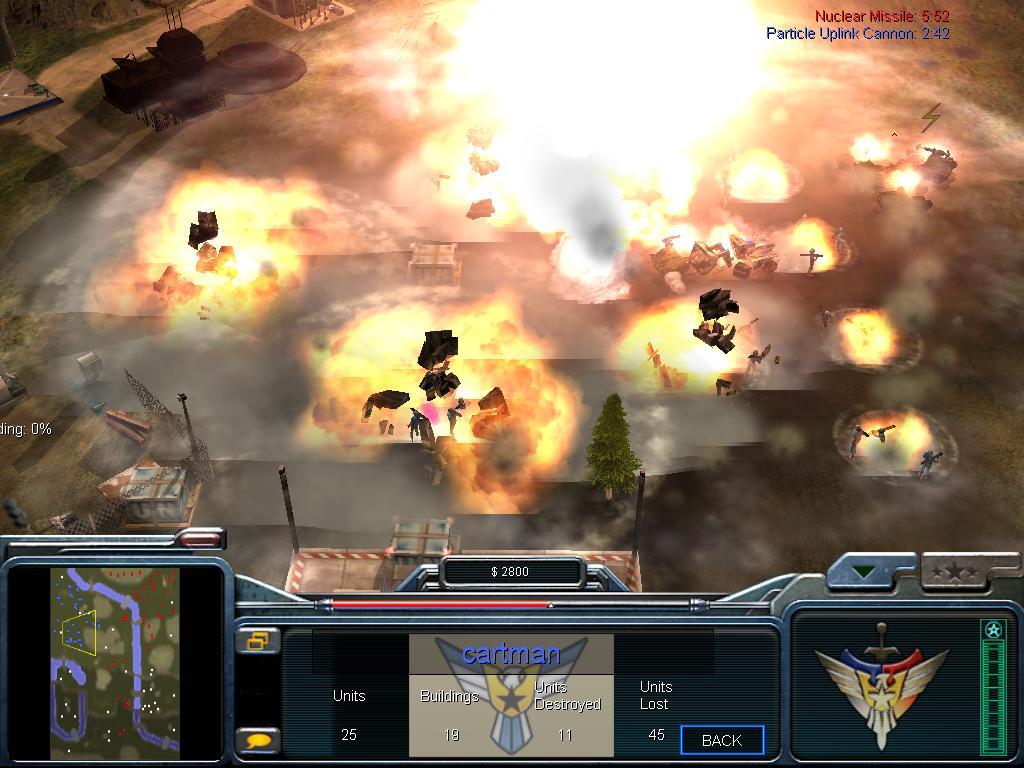Screen dimensions: 1024x768
Task: Open the chat with the speech bubble button
Action: [x=258, y=741]
